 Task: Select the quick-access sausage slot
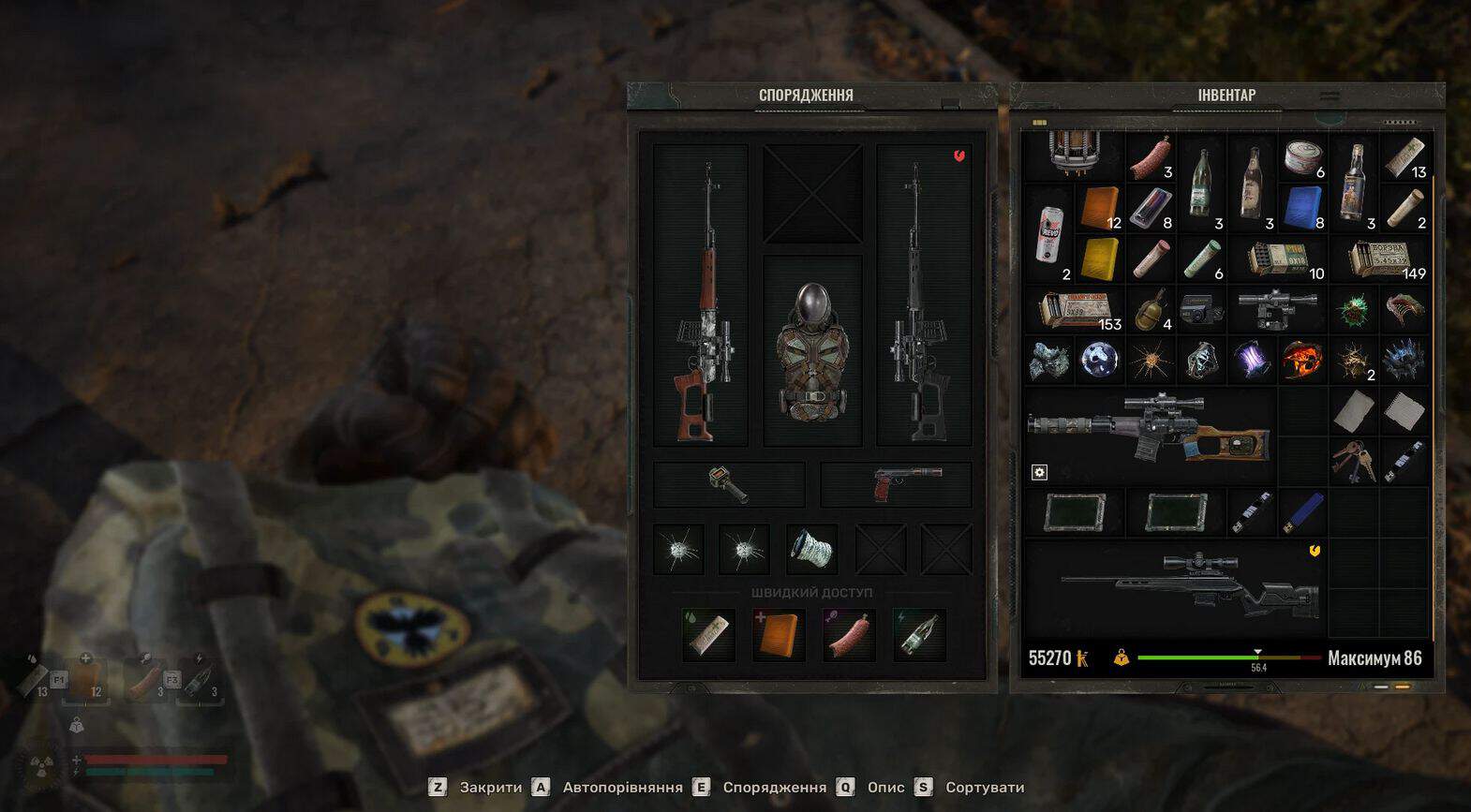[849, 634]
